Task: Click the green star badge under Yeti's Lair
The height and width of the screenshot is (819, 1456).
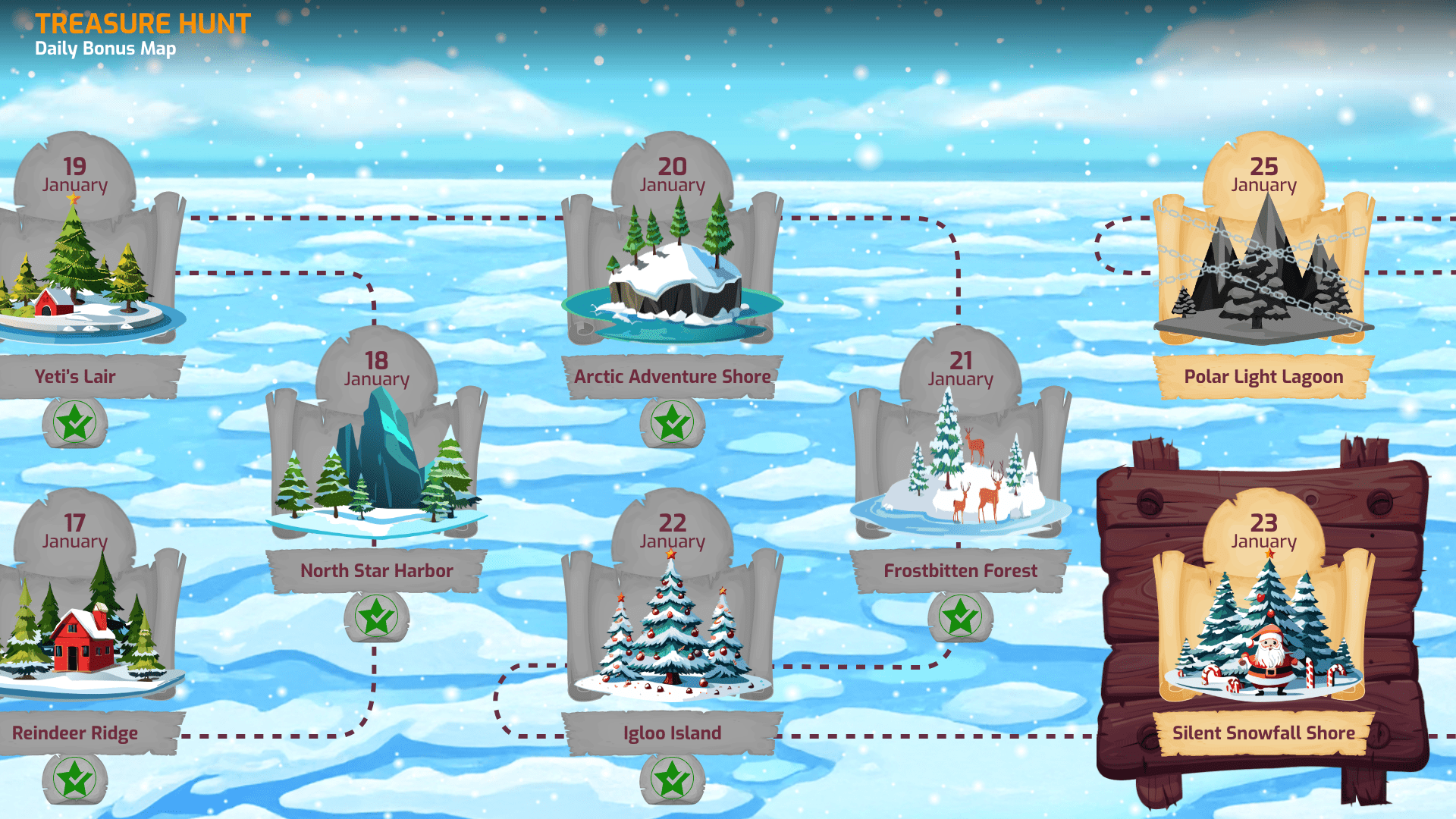Action: 74,422
